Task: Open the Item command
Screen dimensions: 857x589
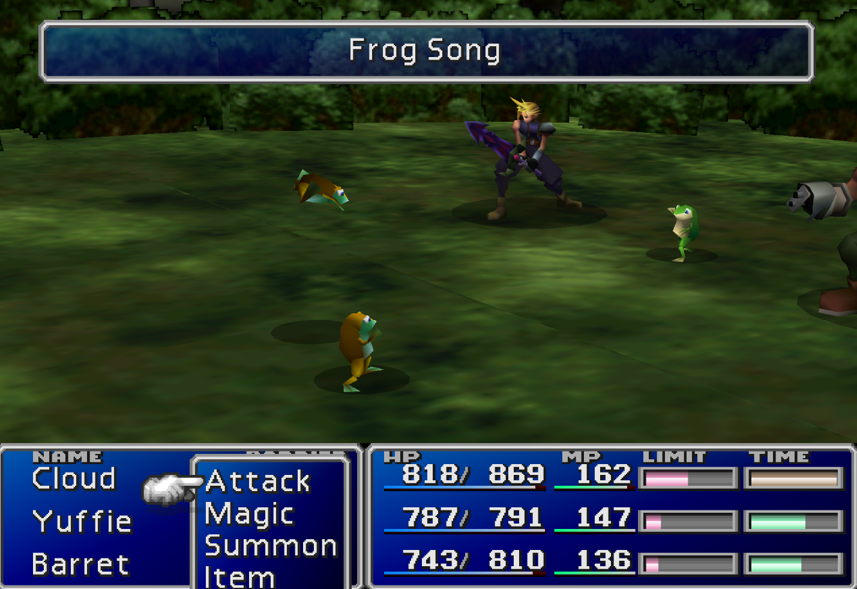Action: tap(240, 576)
